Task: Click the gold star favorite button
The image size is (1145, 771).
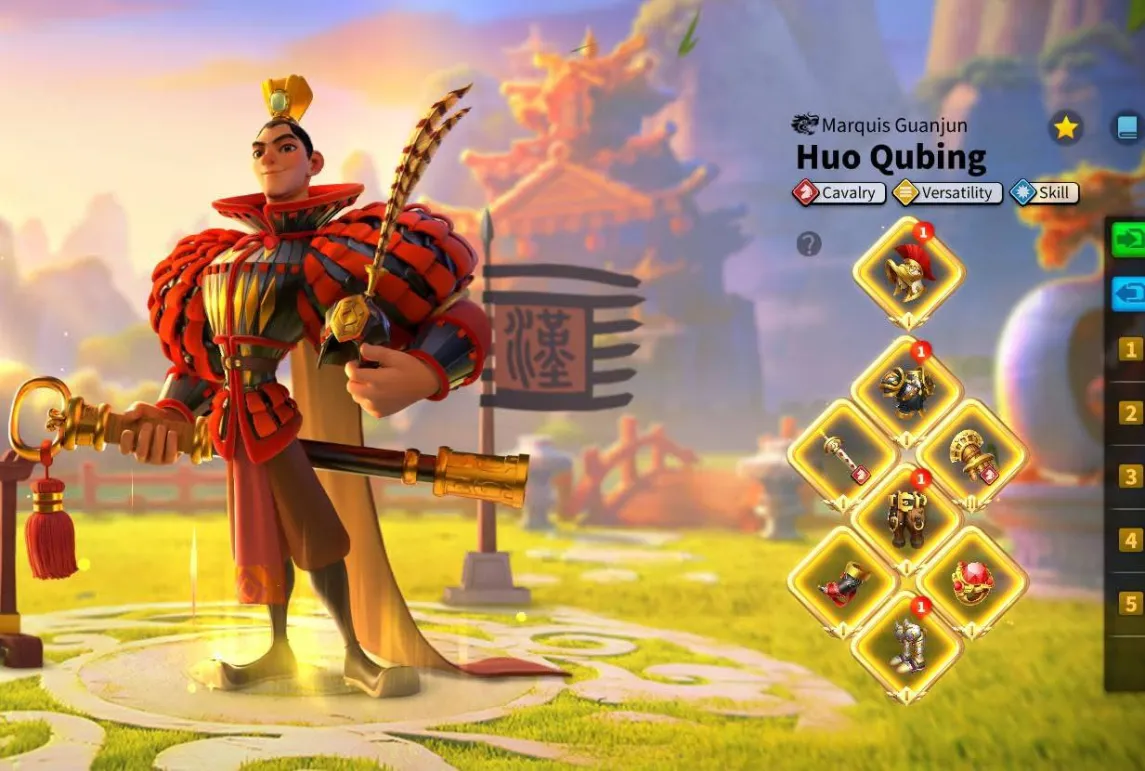Action: 1066,128
